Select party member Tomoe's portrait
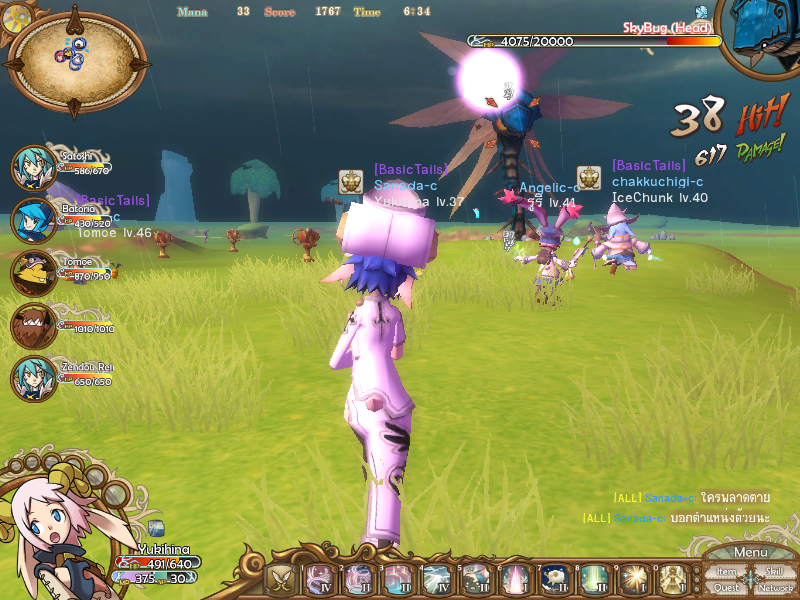This screenshot has width=800, height=600. (32, 272)
